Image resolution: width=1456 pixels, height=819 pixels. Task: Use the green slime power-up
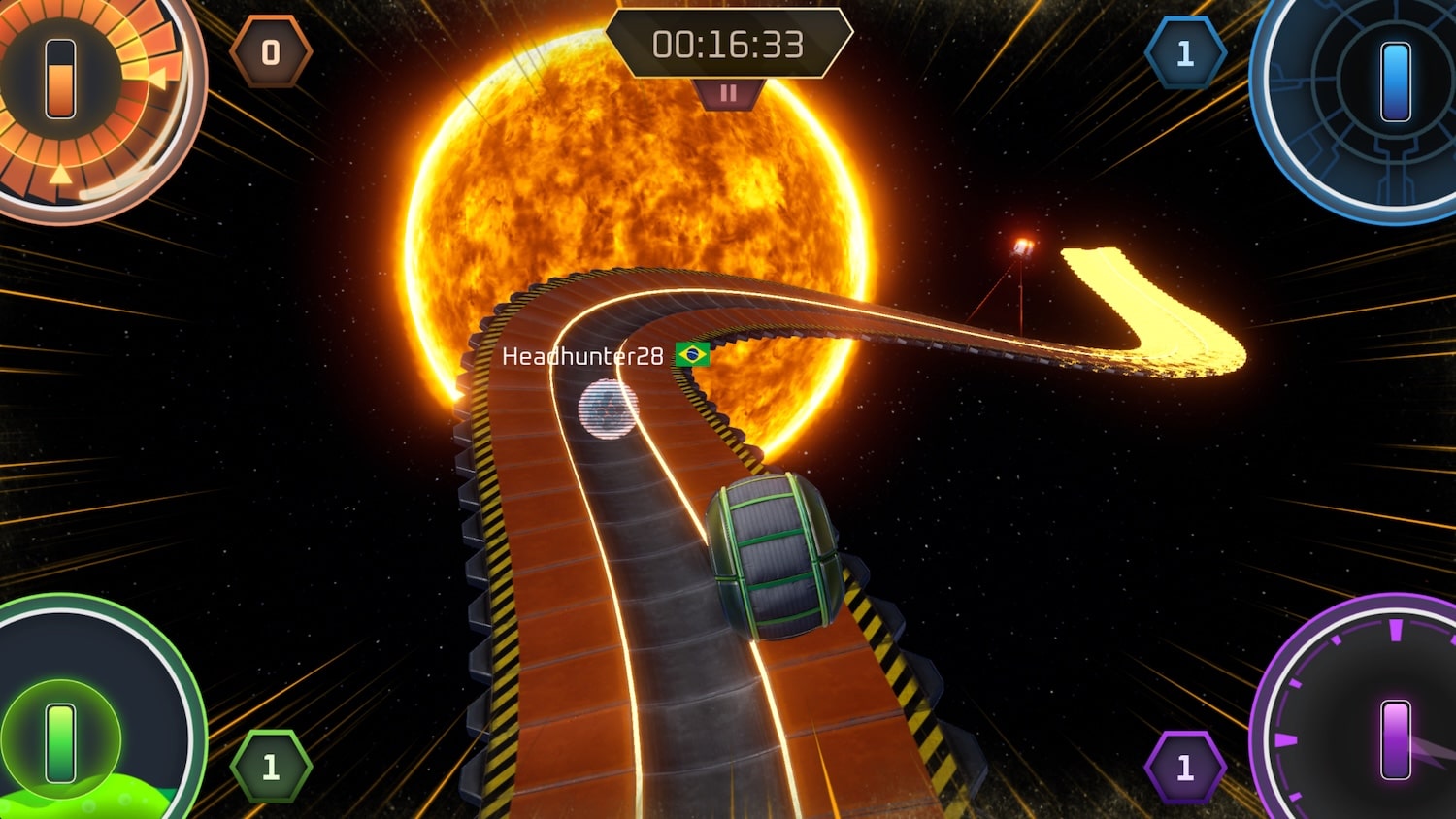[60, 742]
